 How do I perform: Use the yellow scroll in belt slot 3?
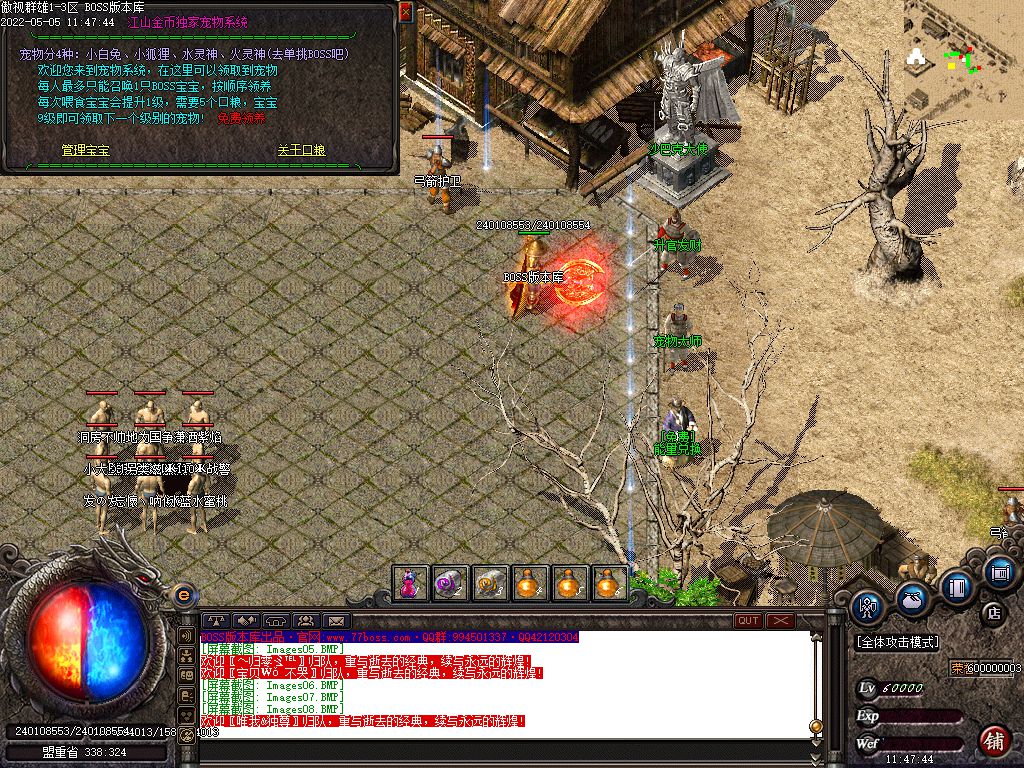tap(490, 583)
